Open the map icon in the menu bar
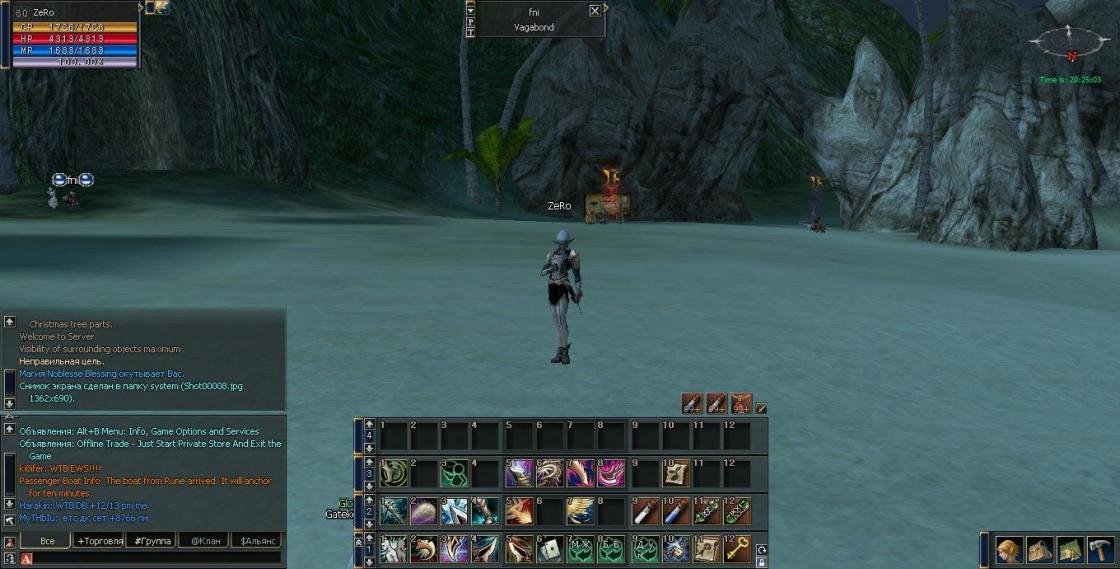 click(1070, 551)
